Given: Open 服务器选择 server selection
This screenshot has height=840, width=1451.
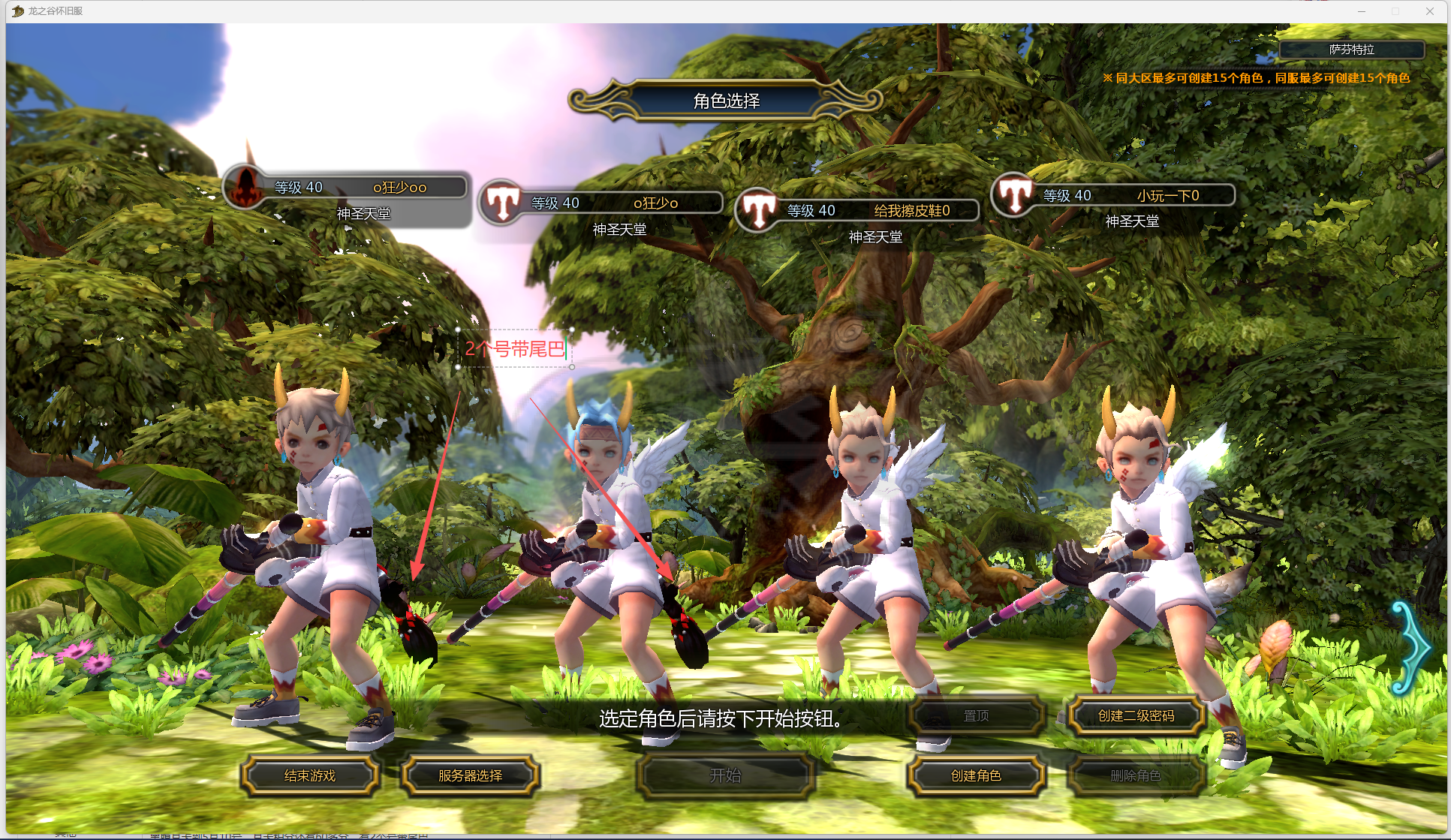Looking at the screenshot, I should [x=470, y=775].
